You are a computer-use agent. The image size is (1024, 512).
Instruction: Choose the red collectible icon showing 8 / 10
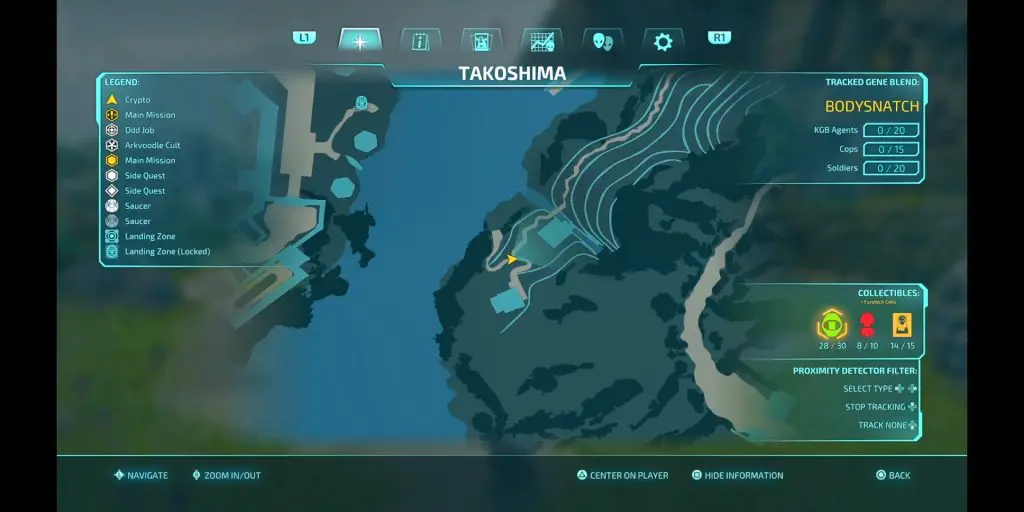(867, 325)
